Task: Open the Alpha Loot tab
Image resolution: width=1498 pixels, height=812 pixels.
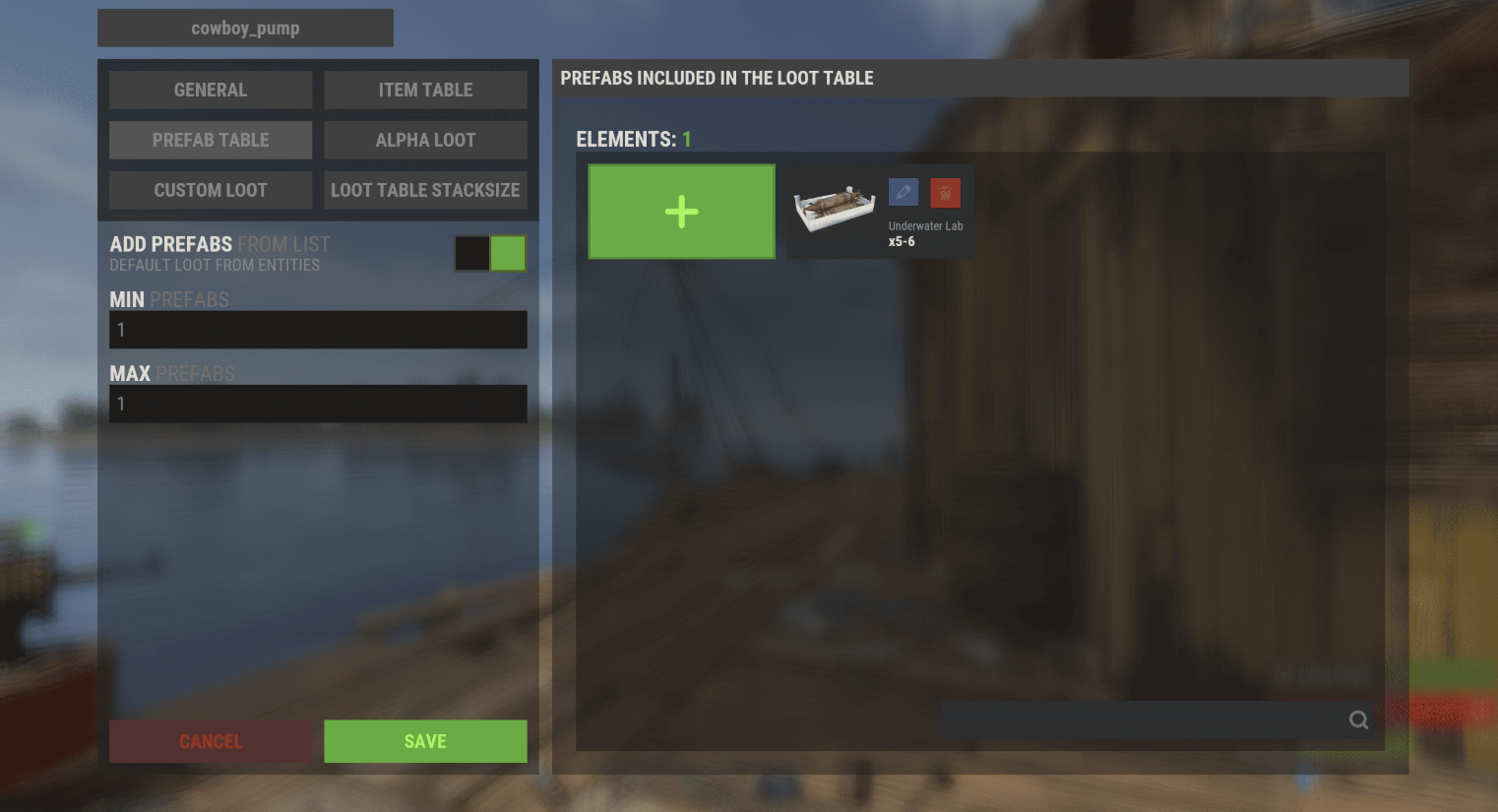Action: (425, 140)
